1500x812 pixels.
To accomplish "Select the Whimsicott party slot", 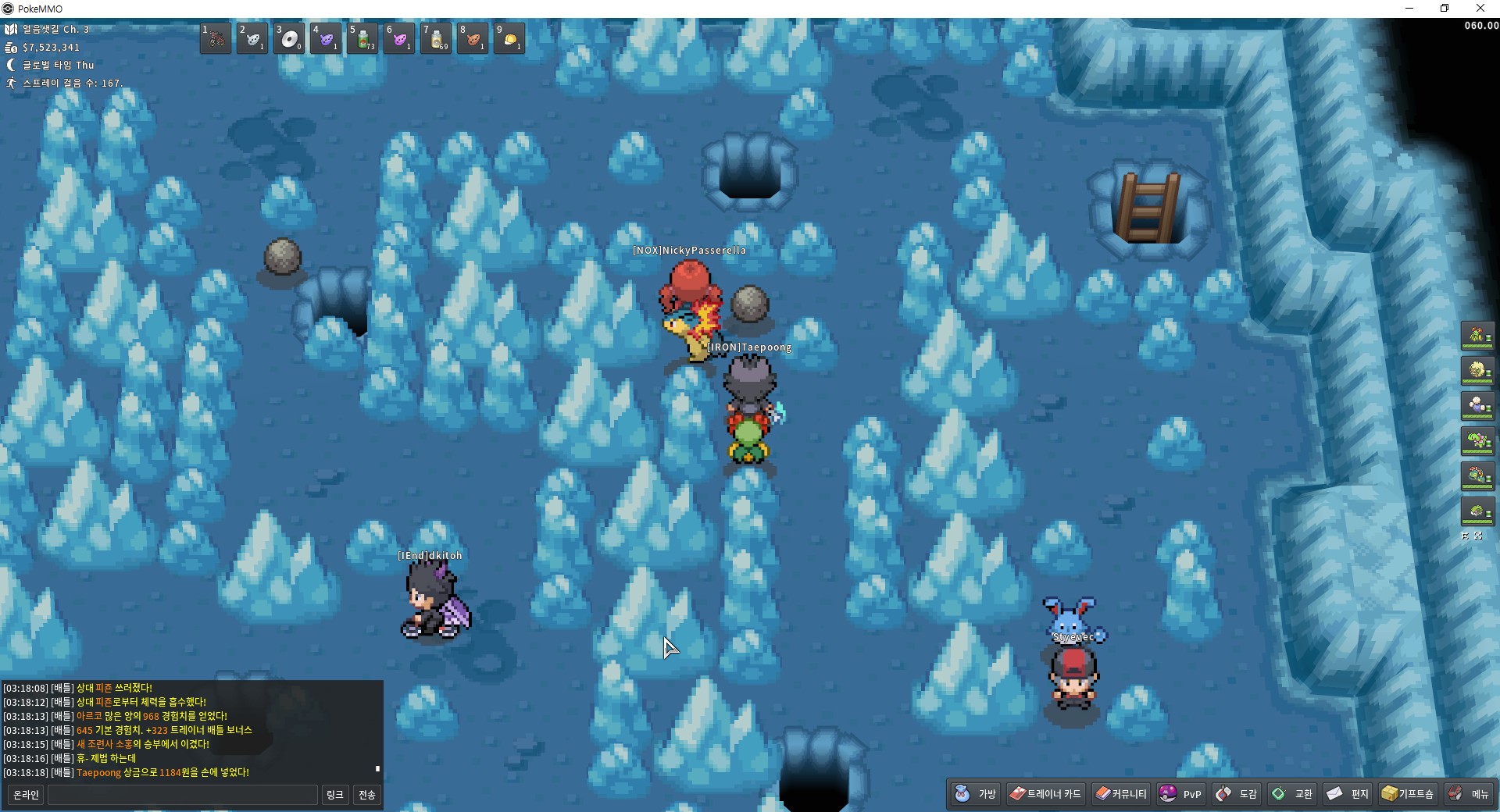I will click(x=1477, y=371).
